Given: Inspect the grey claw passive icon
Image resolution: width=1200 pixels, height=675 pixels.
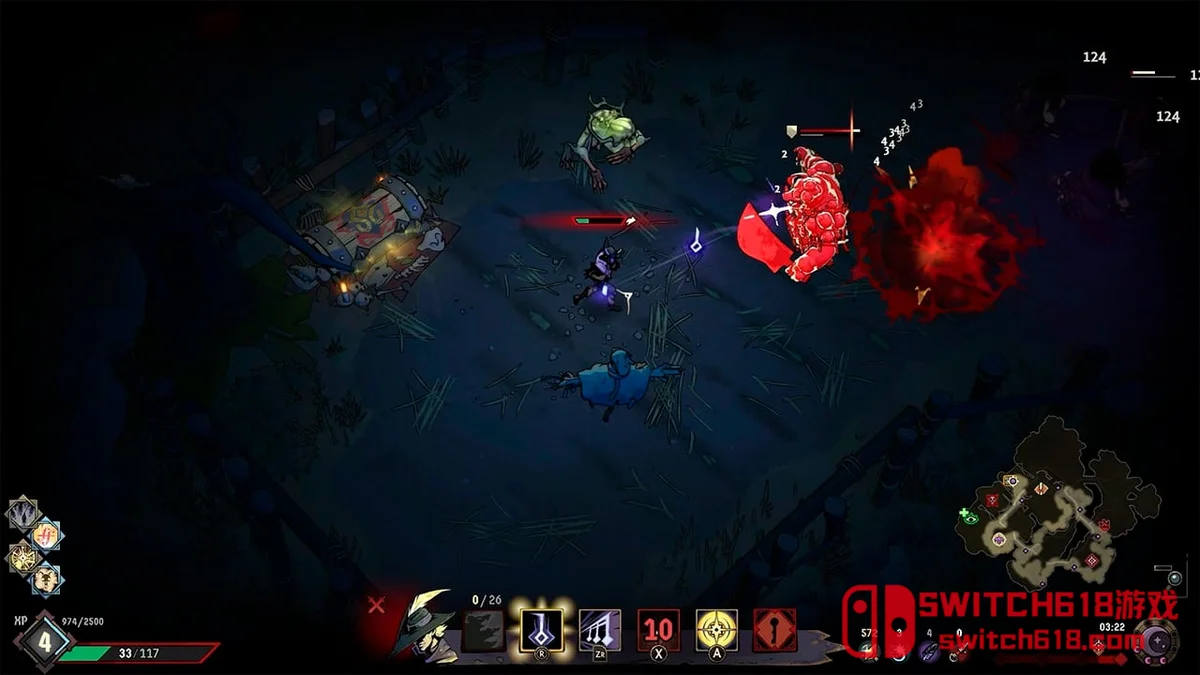Looking at the screenshot, I should [x=22, y=514].
